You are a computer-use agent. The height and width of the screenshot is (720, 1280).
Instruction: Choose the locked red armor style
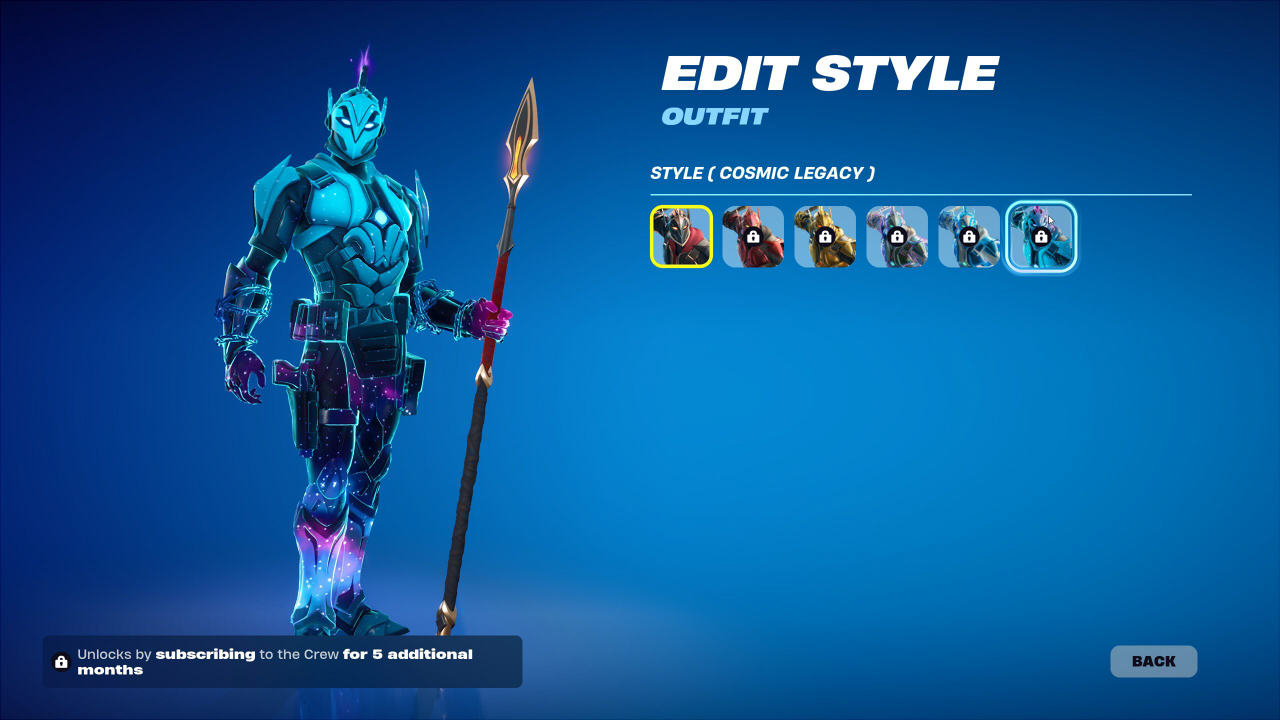[753, 237]
